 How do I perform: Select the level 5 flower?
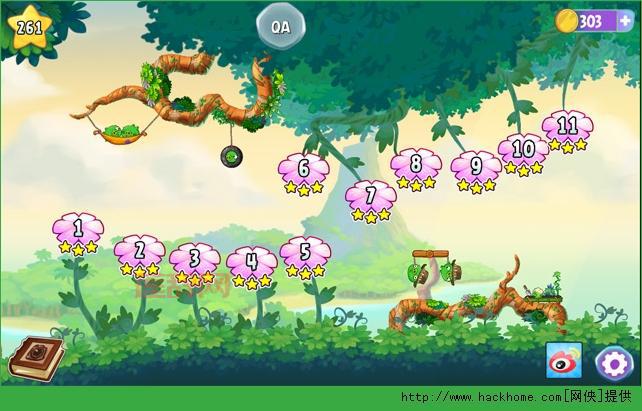305,254
